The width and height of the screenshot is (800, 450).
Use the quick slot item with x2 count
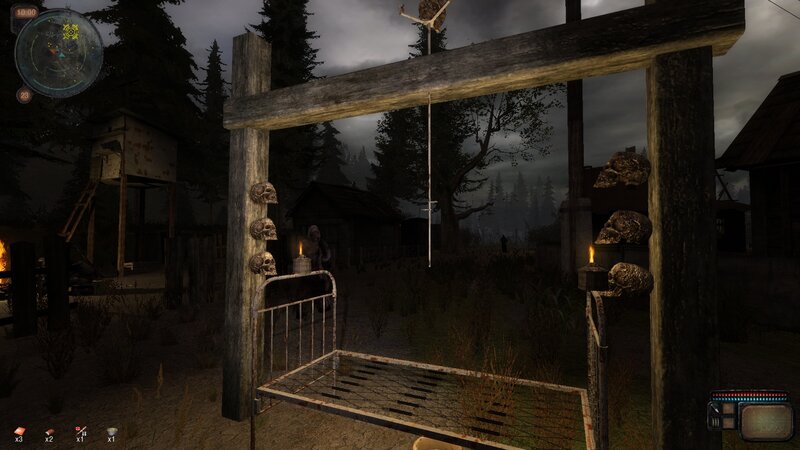click(x=49, y=431)
